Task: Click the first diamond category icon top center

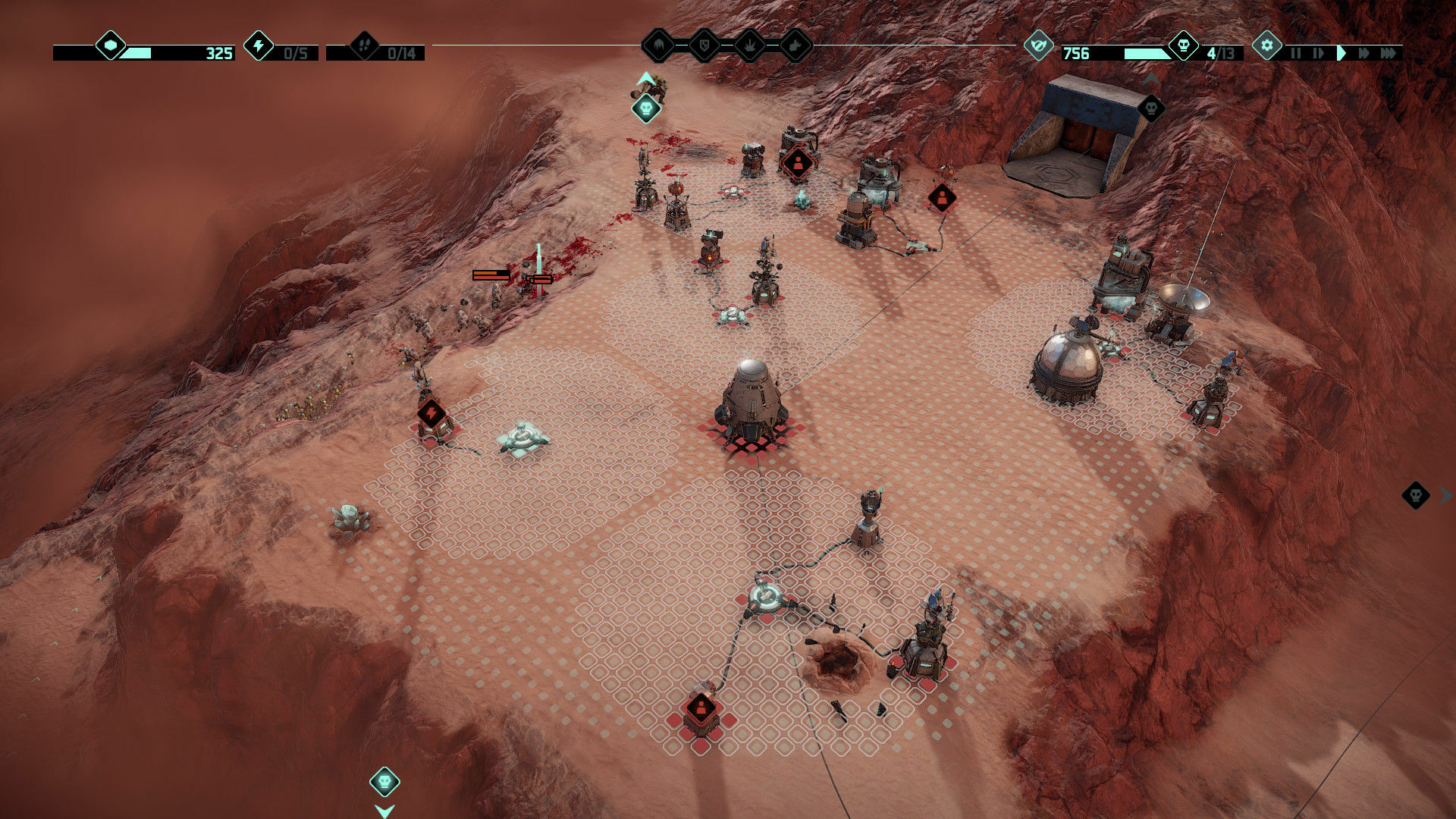Action: [x=658, y=45]
